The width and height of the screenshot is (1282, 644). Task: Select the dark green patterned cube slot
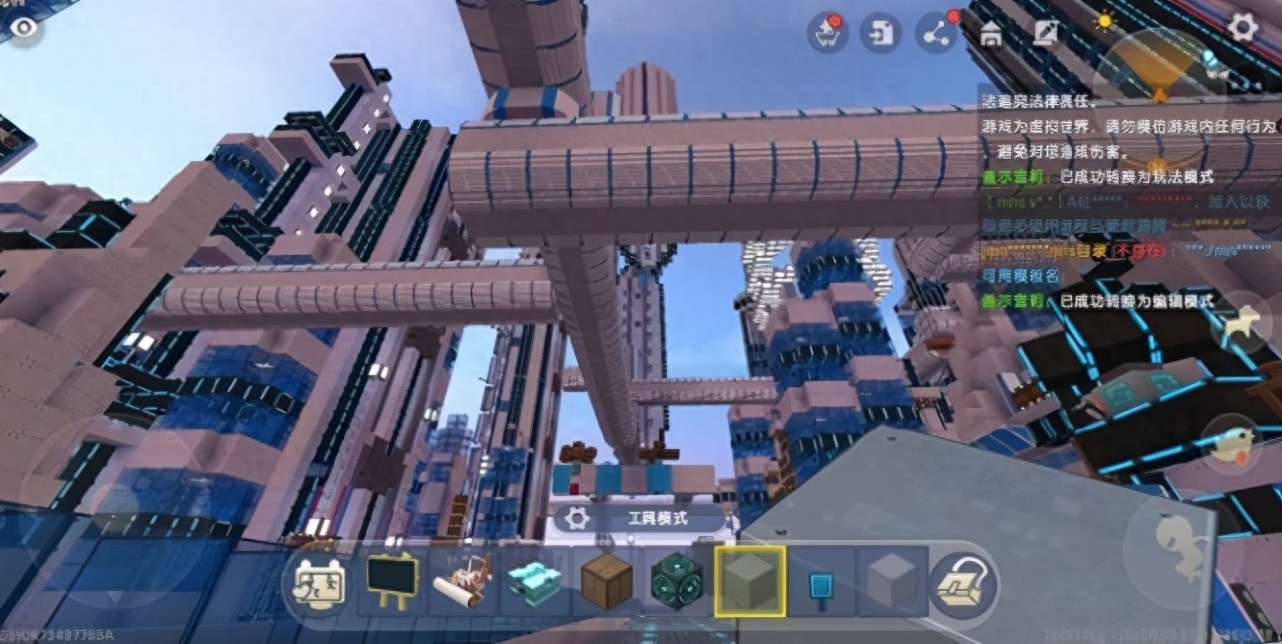click(x=678, y=581)
